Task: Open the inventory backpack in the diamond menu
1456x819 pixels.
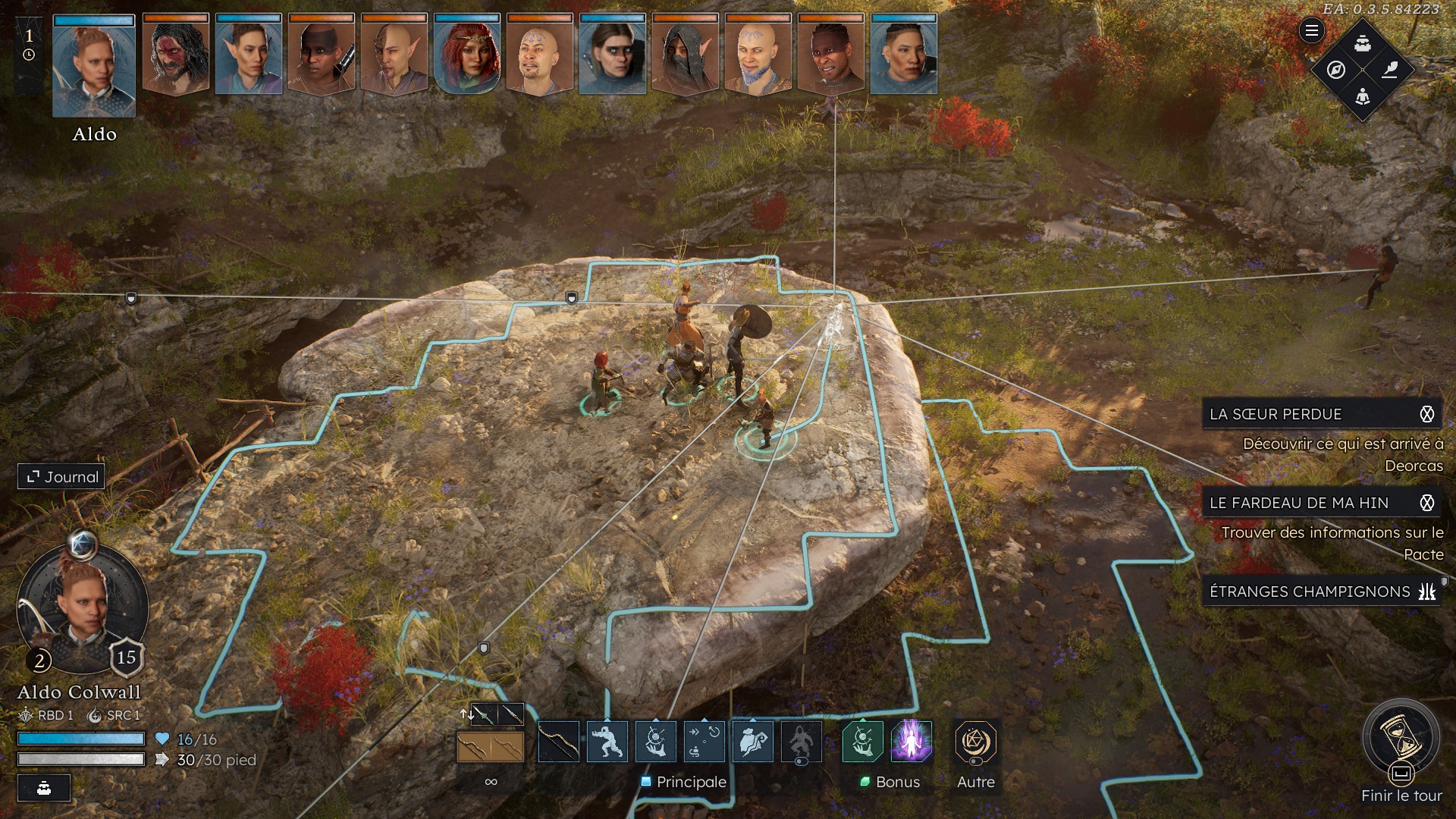Action: pyautogui.click(x=1363, y=44)
